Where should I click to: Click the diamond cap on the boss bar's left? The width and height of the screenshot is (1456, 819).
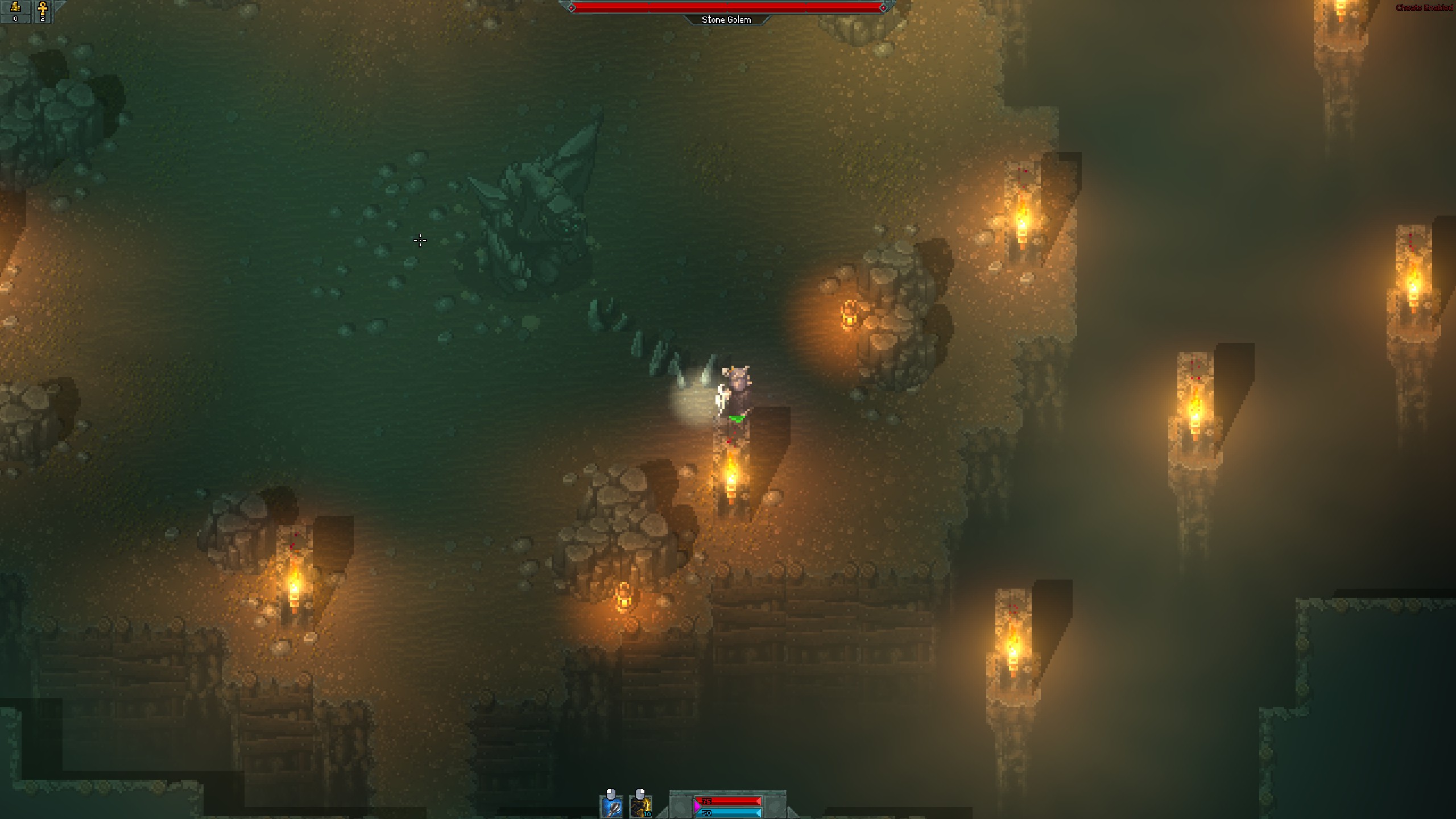point(573,8)
